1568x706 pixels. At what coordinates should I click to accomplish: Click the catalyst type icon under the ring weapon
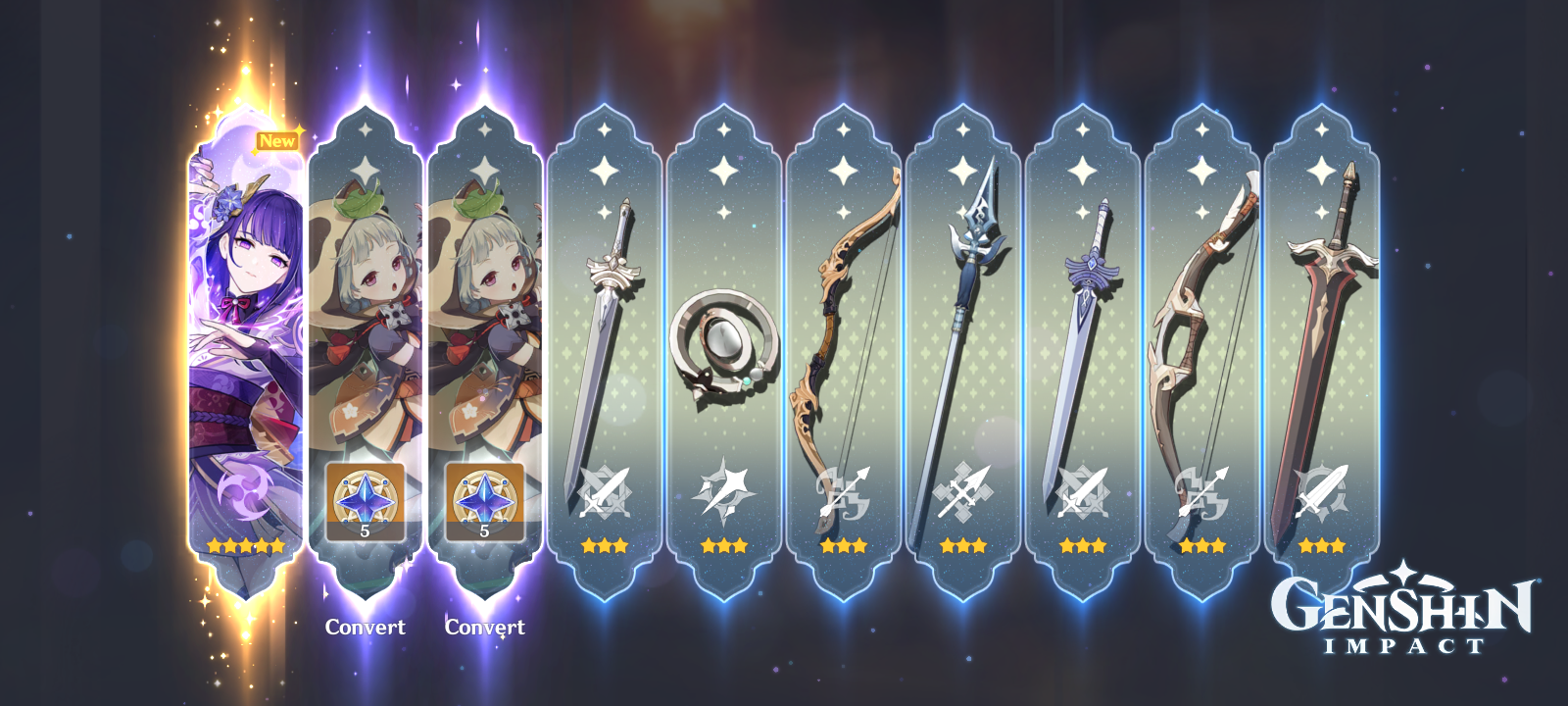pos(725,488)
